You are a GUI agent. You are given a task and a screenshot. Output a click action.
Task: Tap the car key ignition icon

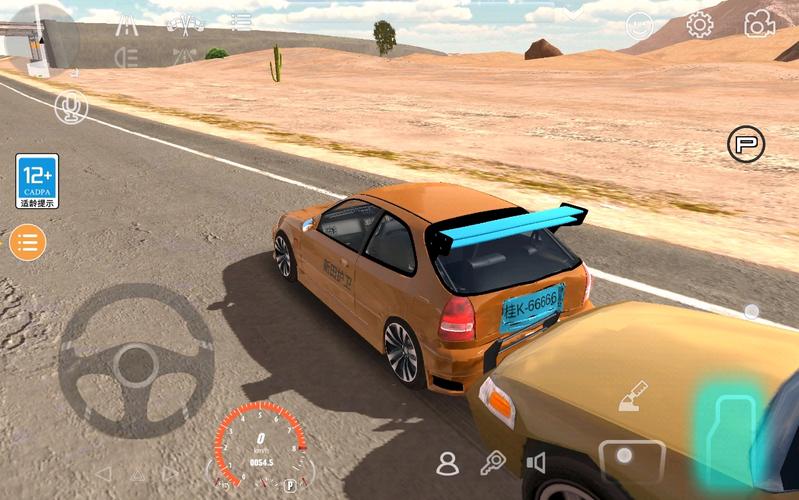tap(492, 462)
